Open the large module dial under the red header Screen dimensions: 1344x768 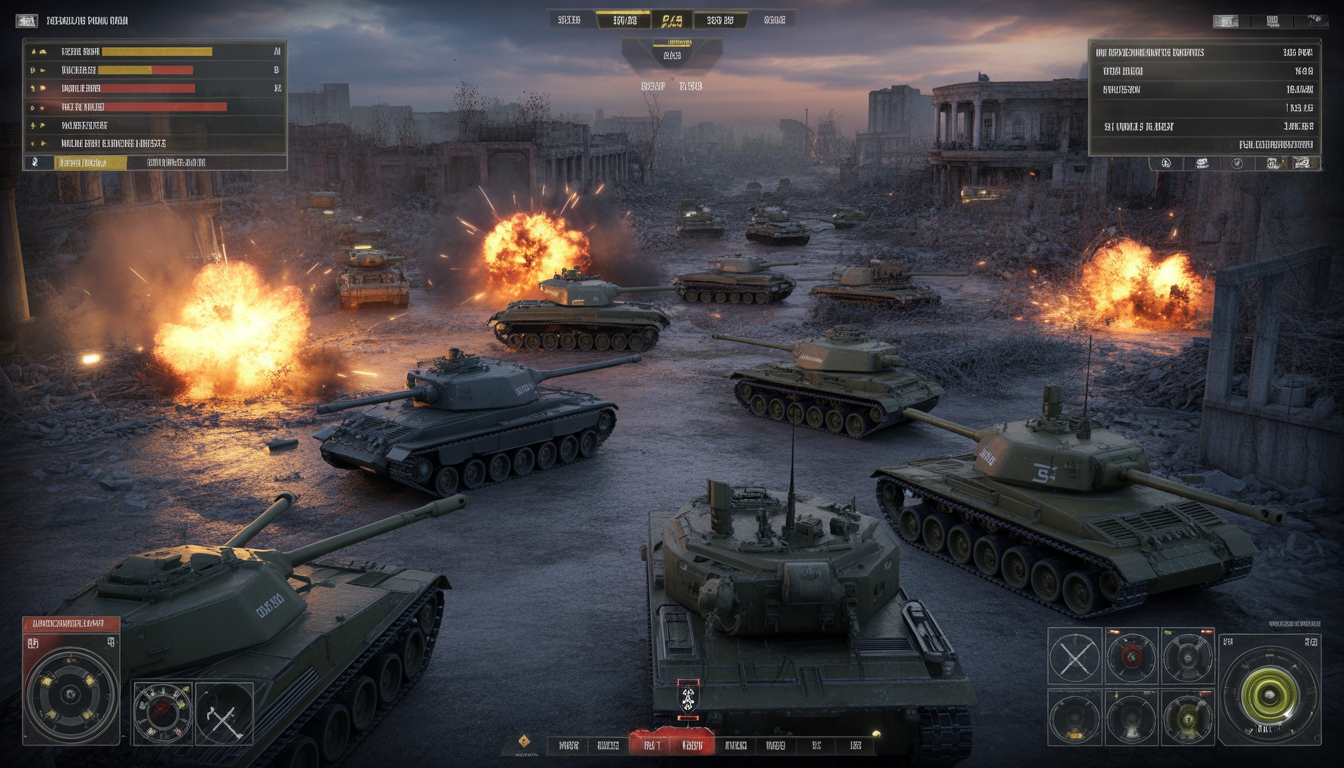click(x=71, y=694)
